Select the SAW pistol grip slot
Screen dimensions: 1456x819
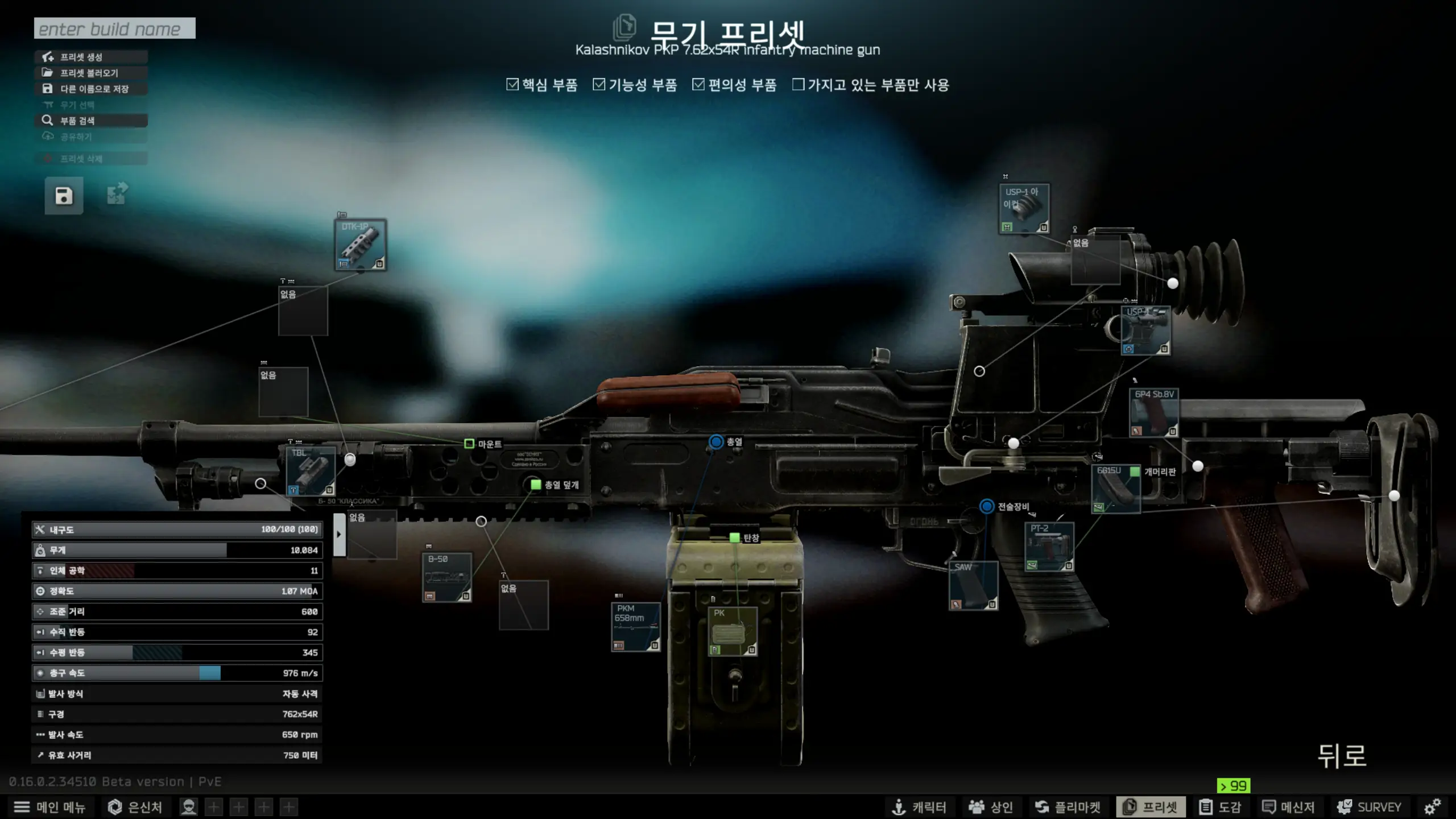point(973,585)
